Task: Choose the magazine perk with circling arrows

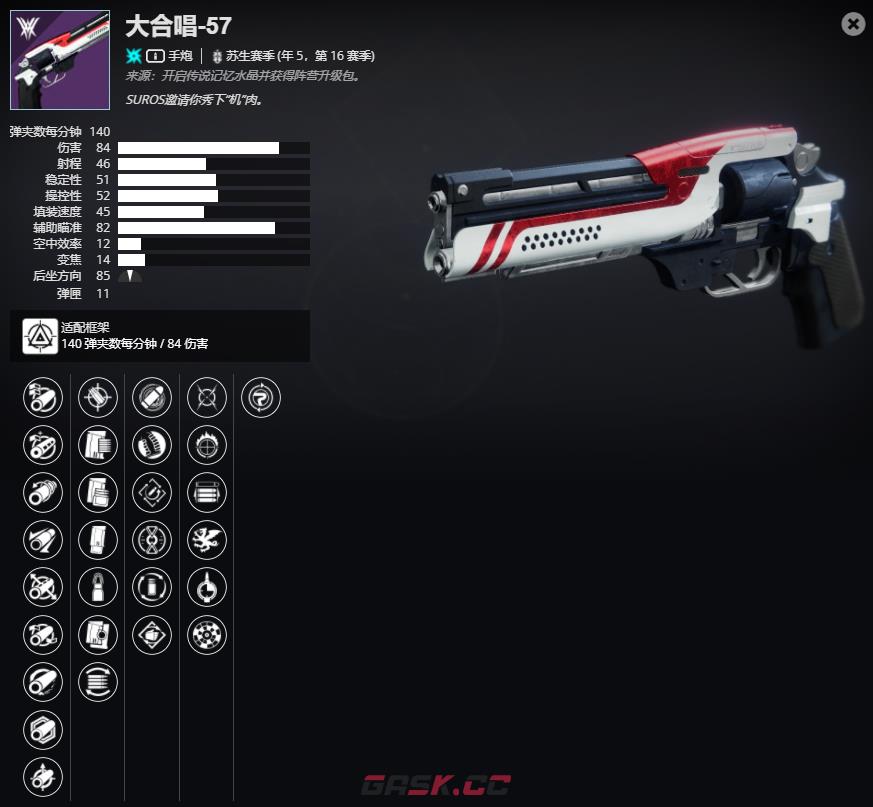Action: click(x=97, y=682)
